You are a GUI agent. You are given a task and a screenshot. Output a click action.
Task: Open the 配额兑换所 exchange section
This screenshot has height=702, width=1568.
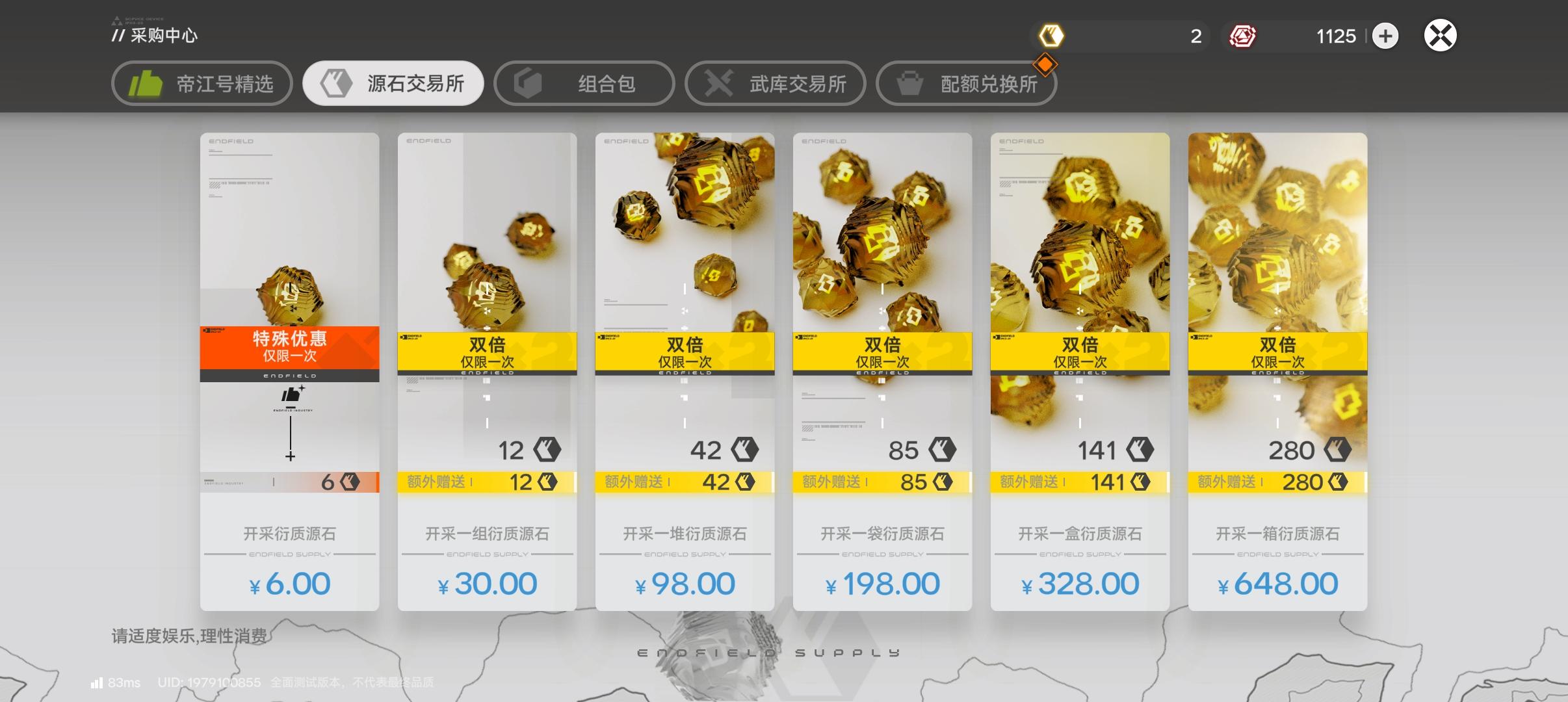[966, 83]
